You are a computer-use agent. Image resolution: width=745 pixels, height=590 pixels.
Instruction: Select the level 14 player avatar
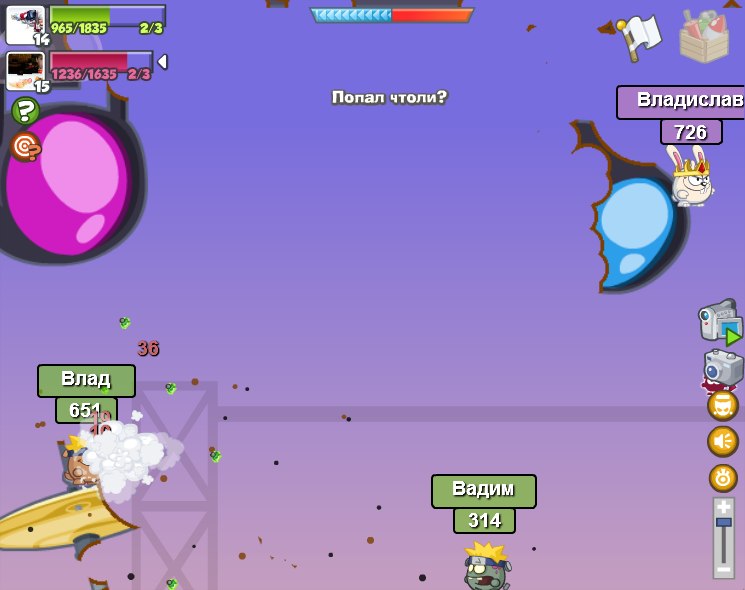pos(25,24)
